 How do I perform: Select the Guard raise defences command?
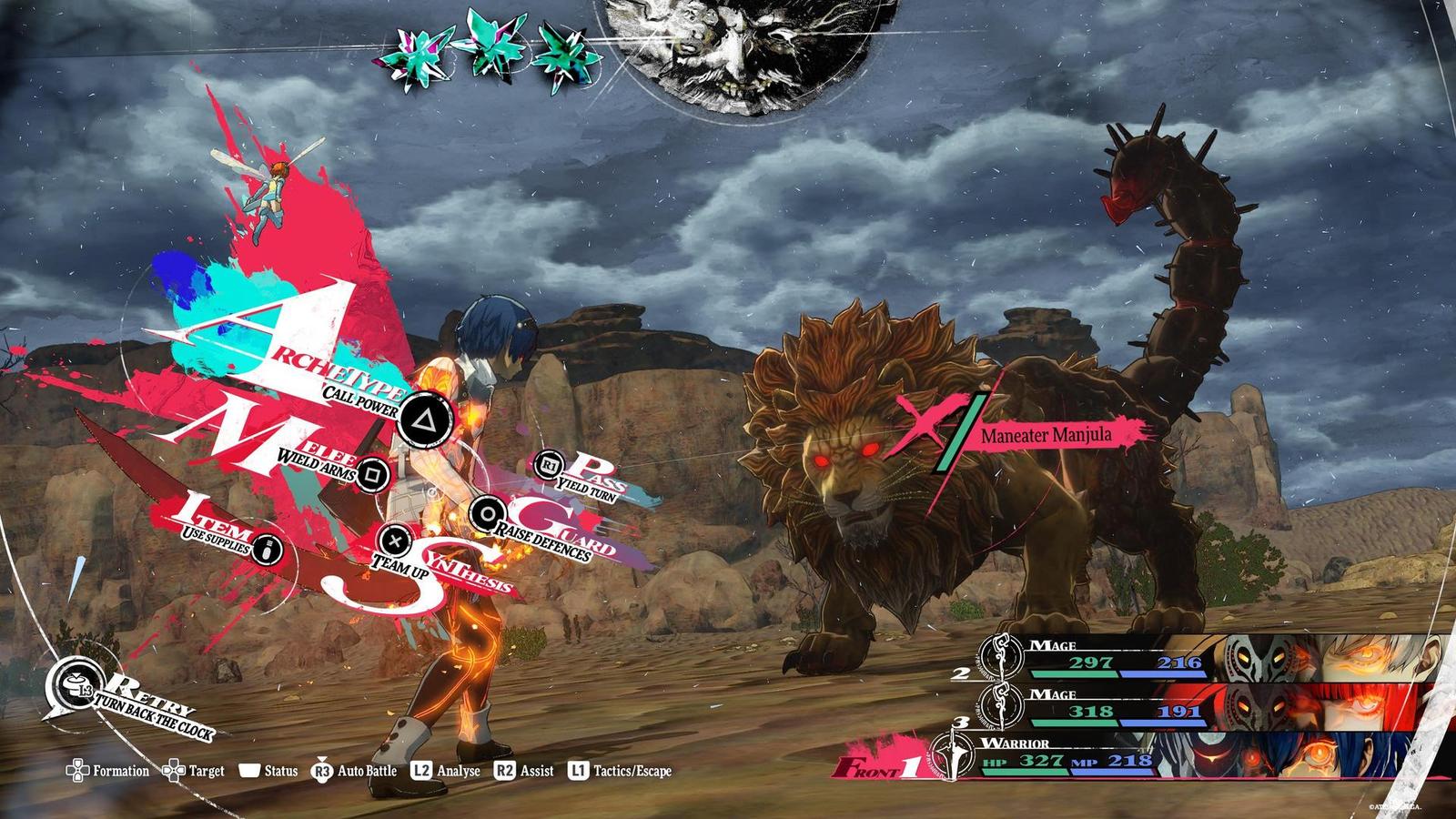[483, 512]
